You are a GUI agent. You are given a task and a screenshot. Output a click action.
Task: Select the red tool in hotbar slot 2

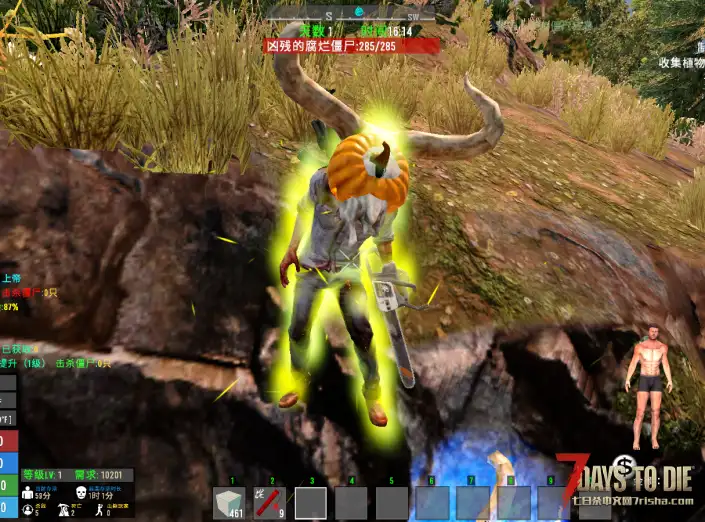point(269,503)
